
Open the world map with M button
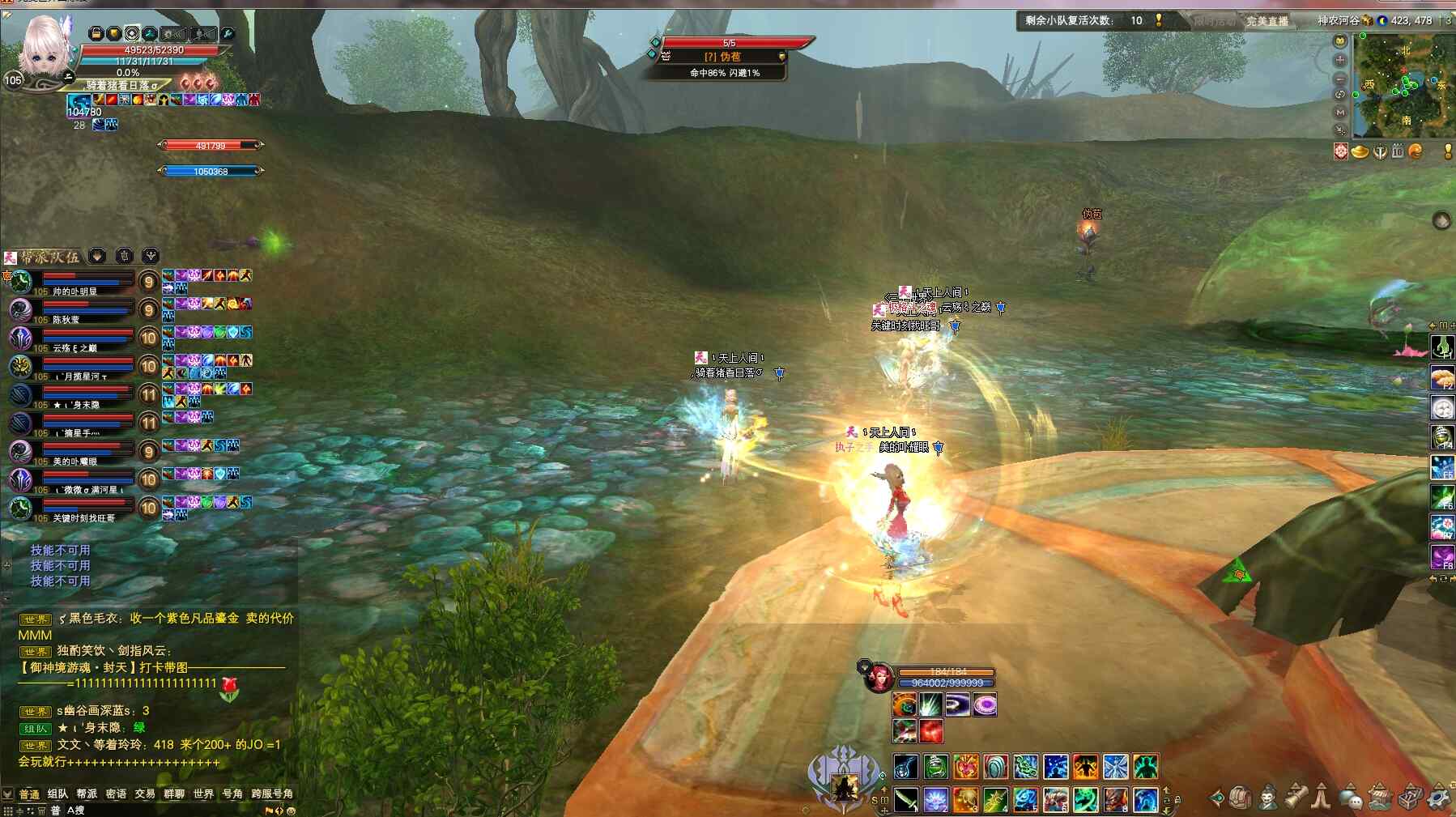click(x=1340, y=113)
